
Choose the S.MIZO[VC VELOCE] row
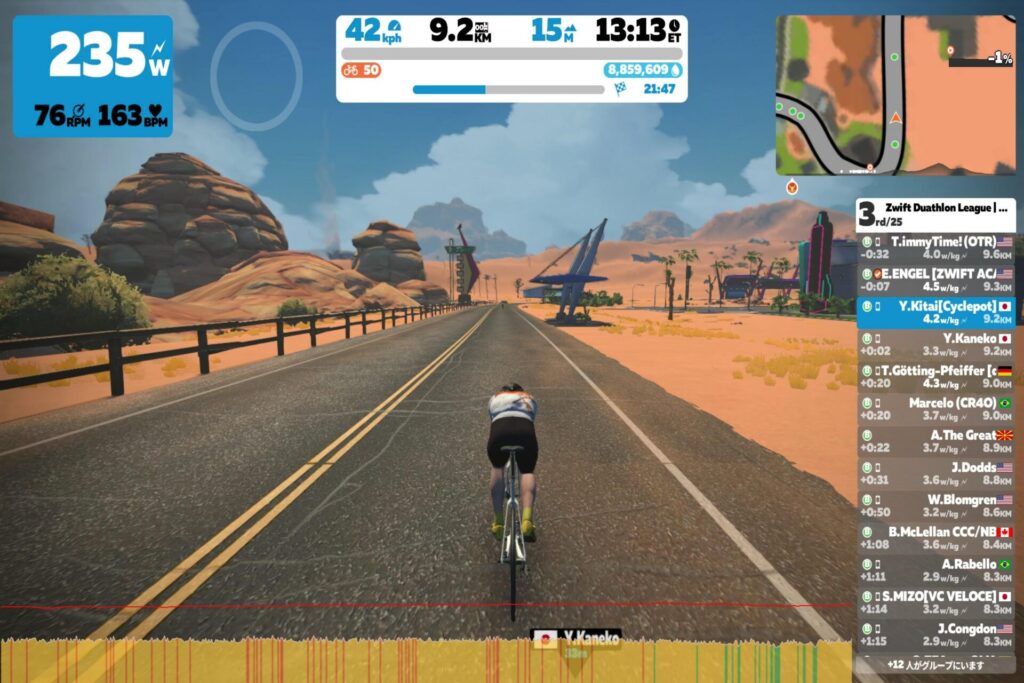point(936,601)
